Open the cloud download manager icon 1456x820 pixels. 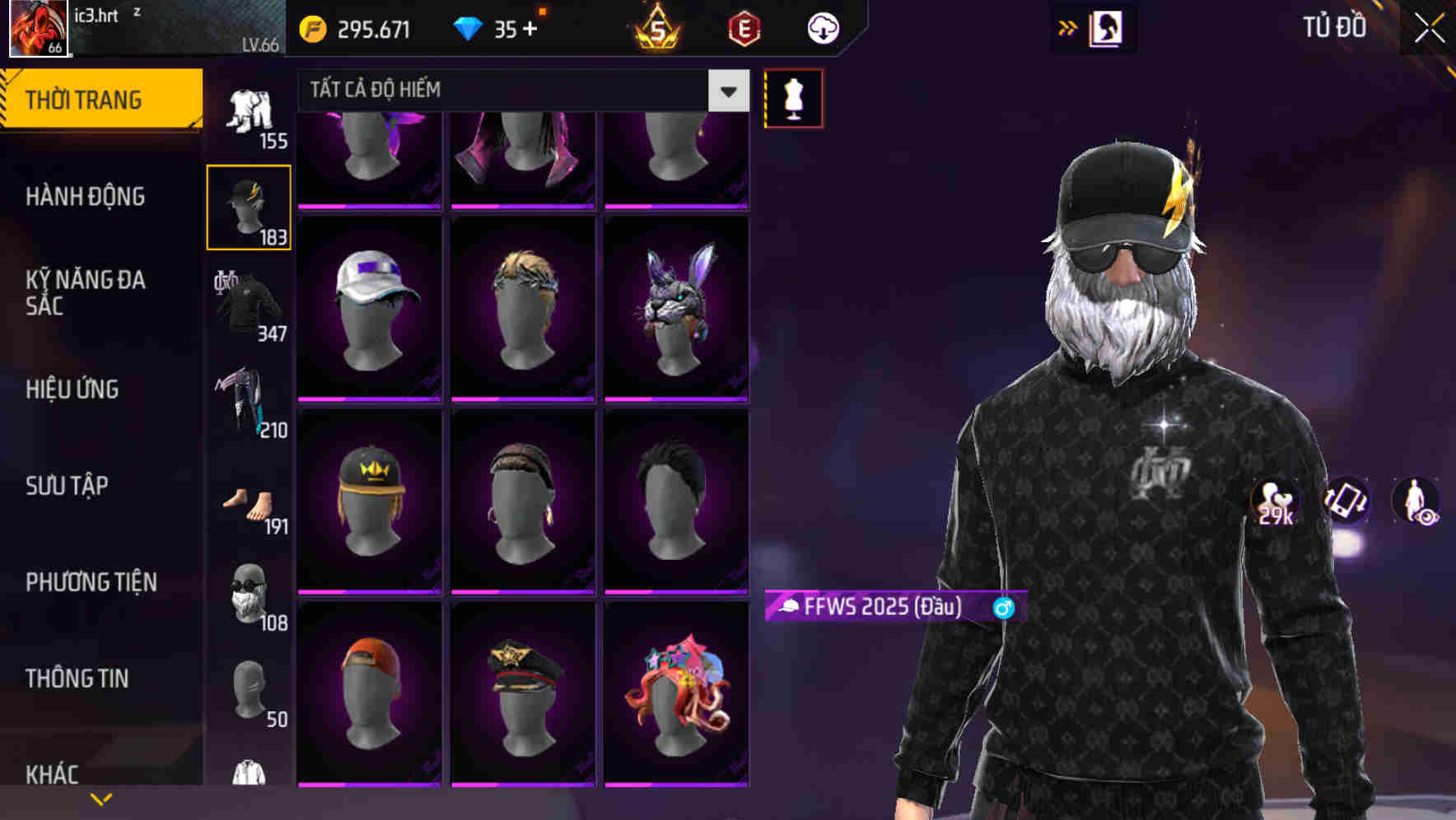823,27
